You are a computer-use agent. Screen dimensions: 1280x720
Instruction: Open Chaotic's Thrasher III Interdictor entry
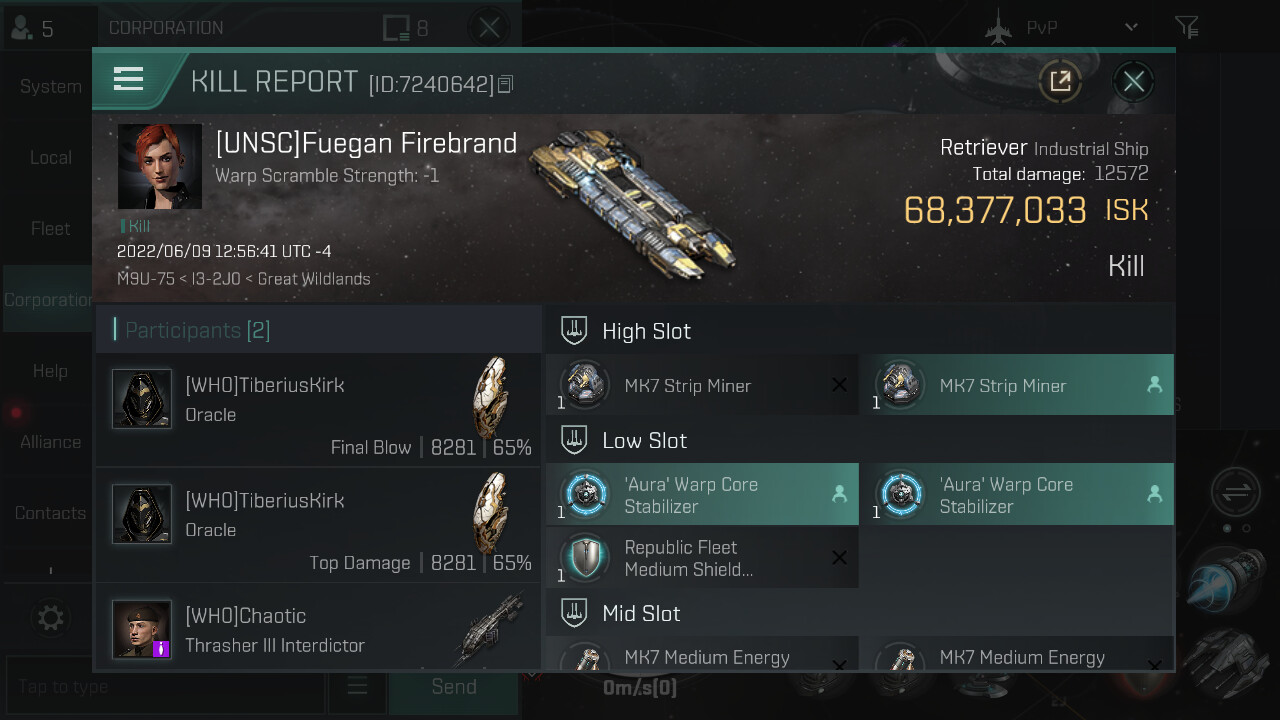318,628
